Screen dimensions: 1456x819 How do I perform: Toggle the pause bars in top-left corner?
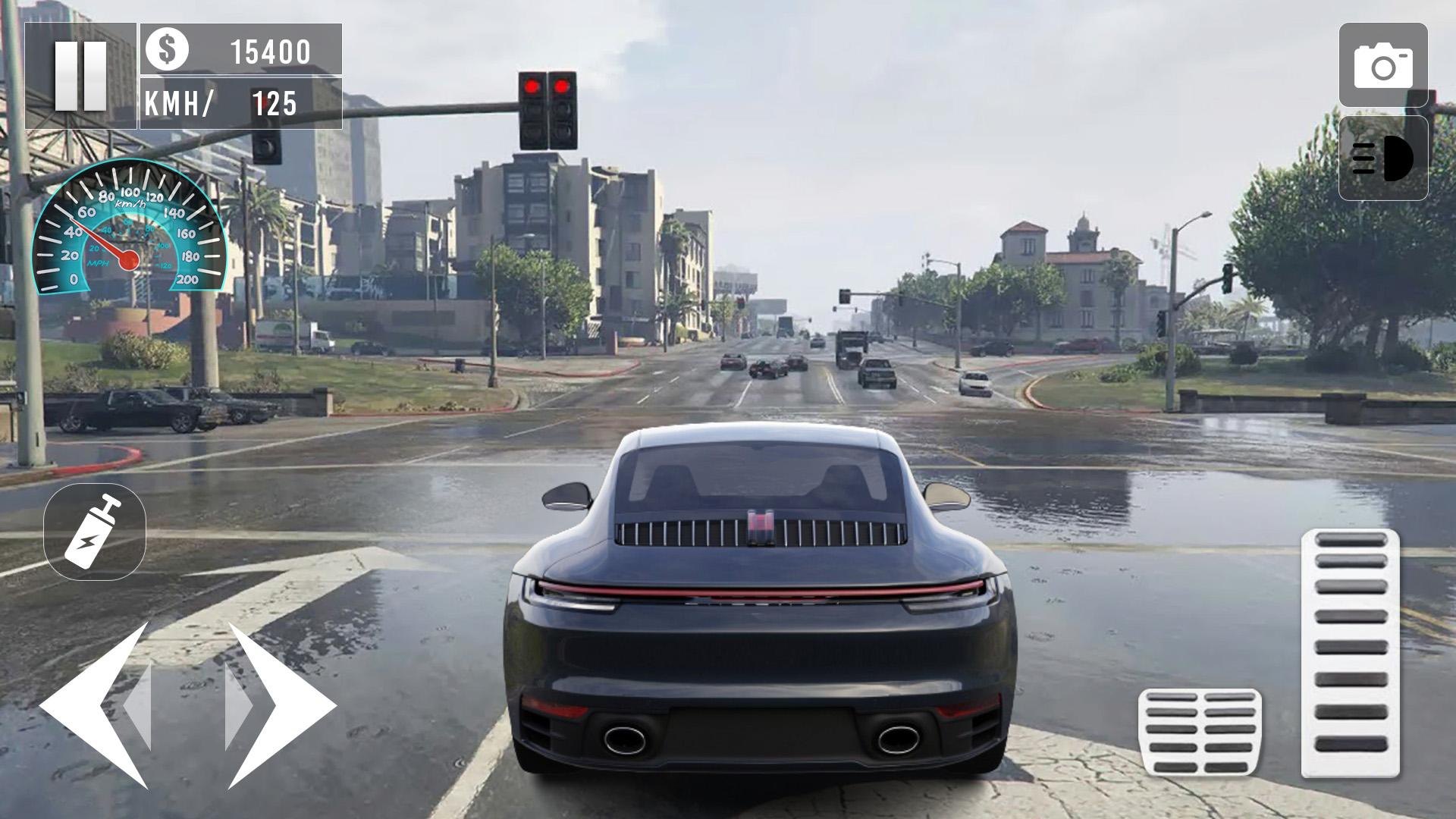[82, 77]
